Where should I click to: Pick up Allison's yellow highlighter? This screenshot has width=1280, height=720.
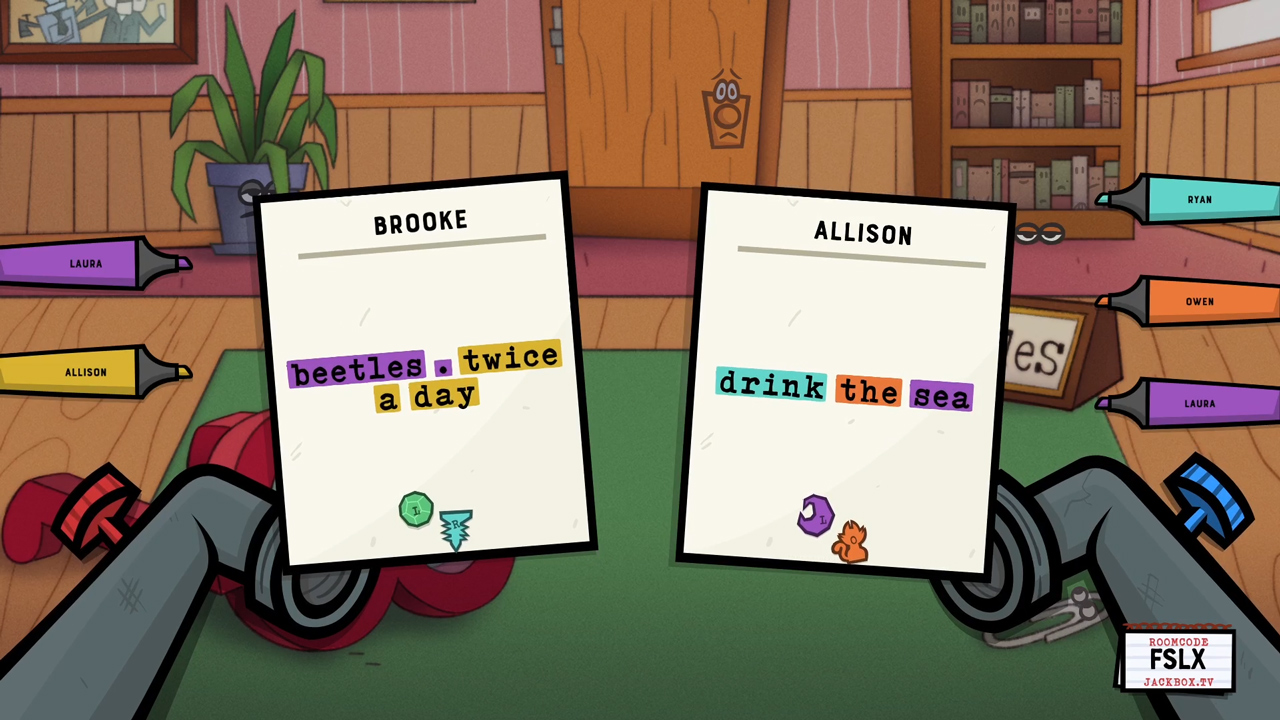pos(85,372)
